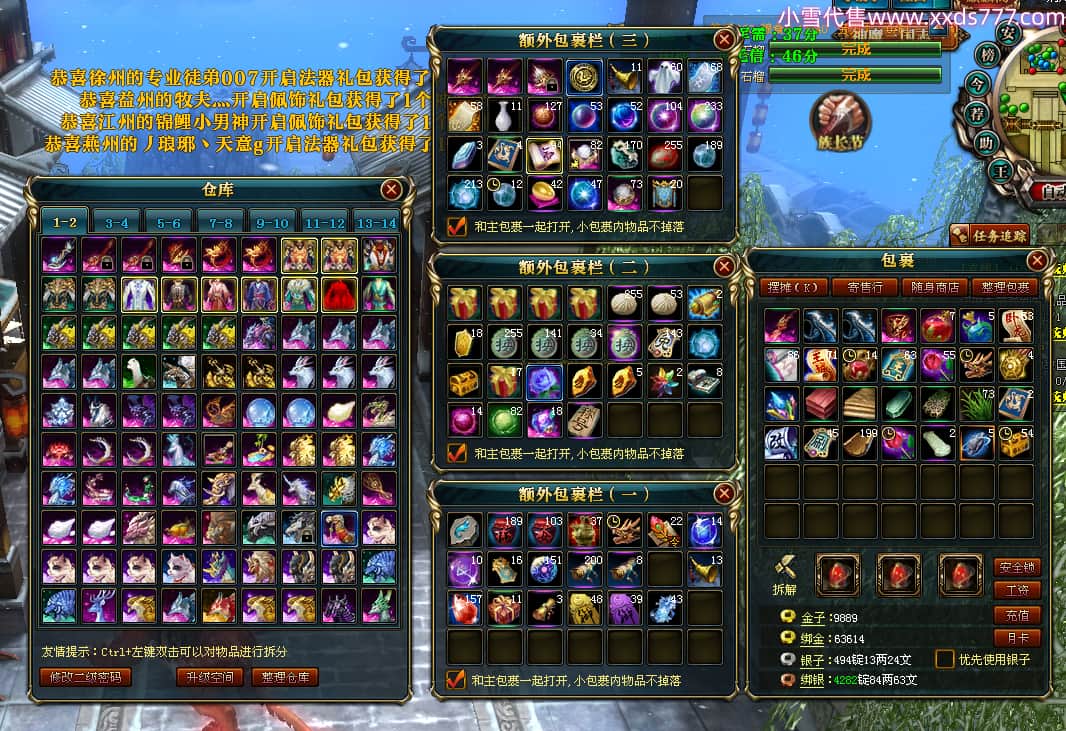Open the 摆摊（K）stall button
1066x731 pixels.
(793, 287)
